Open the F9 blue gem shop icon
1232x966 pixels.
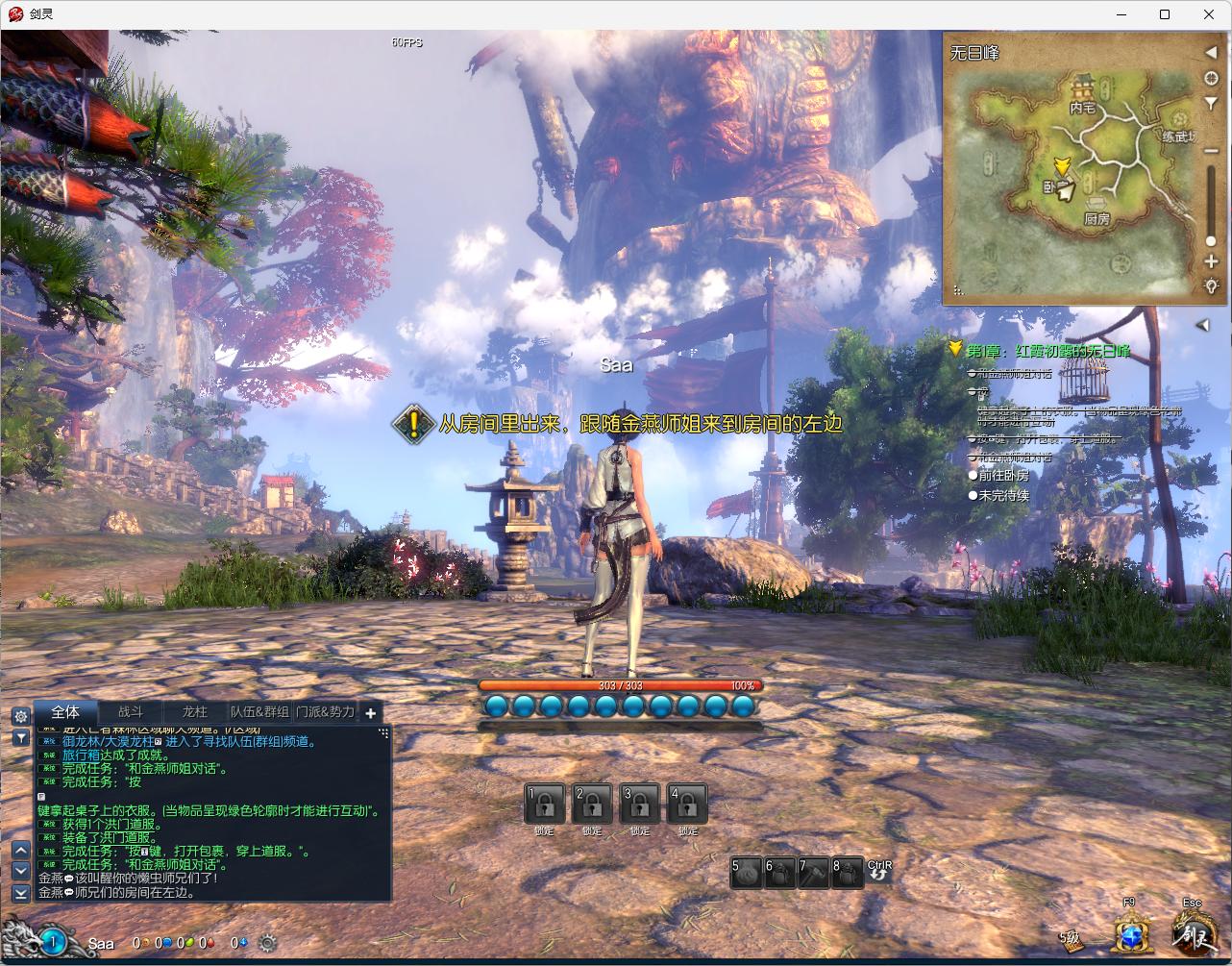[1130, 933]
